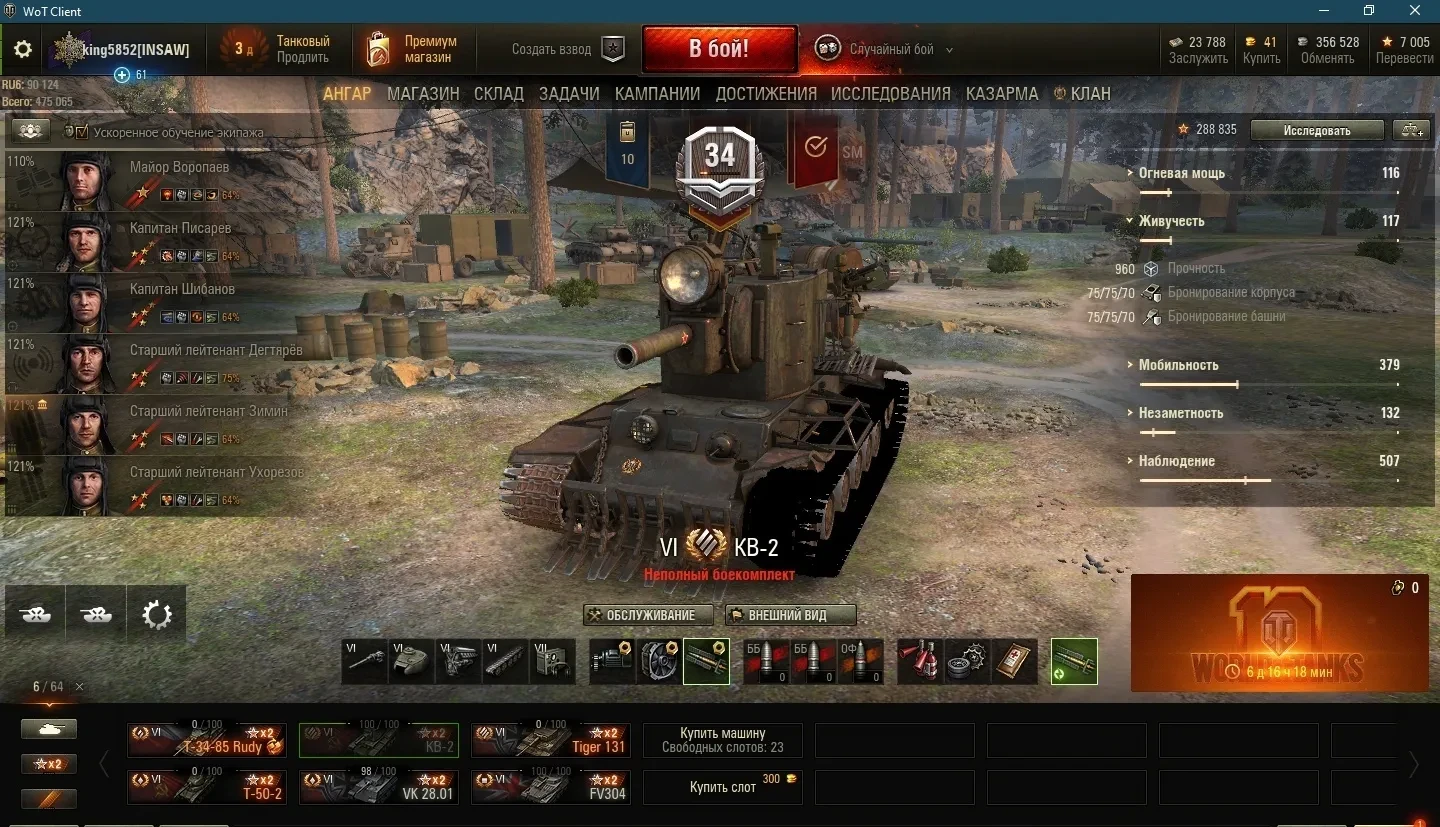
Task: Open the gear settings menu
Action: [23, 50]
